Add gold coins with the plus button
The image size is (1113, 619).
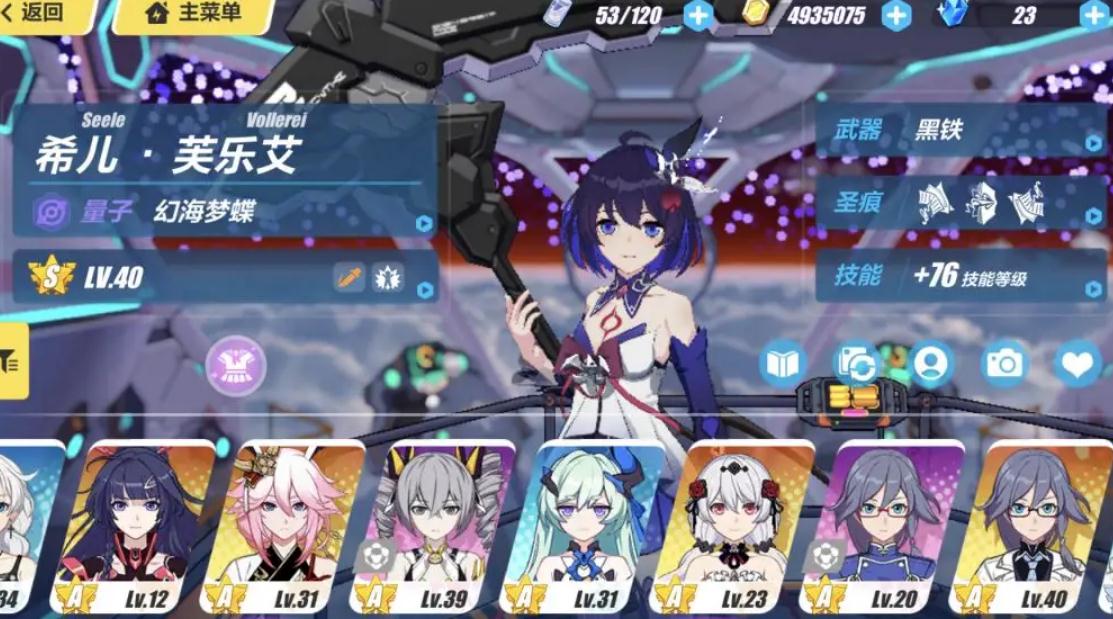896,15
